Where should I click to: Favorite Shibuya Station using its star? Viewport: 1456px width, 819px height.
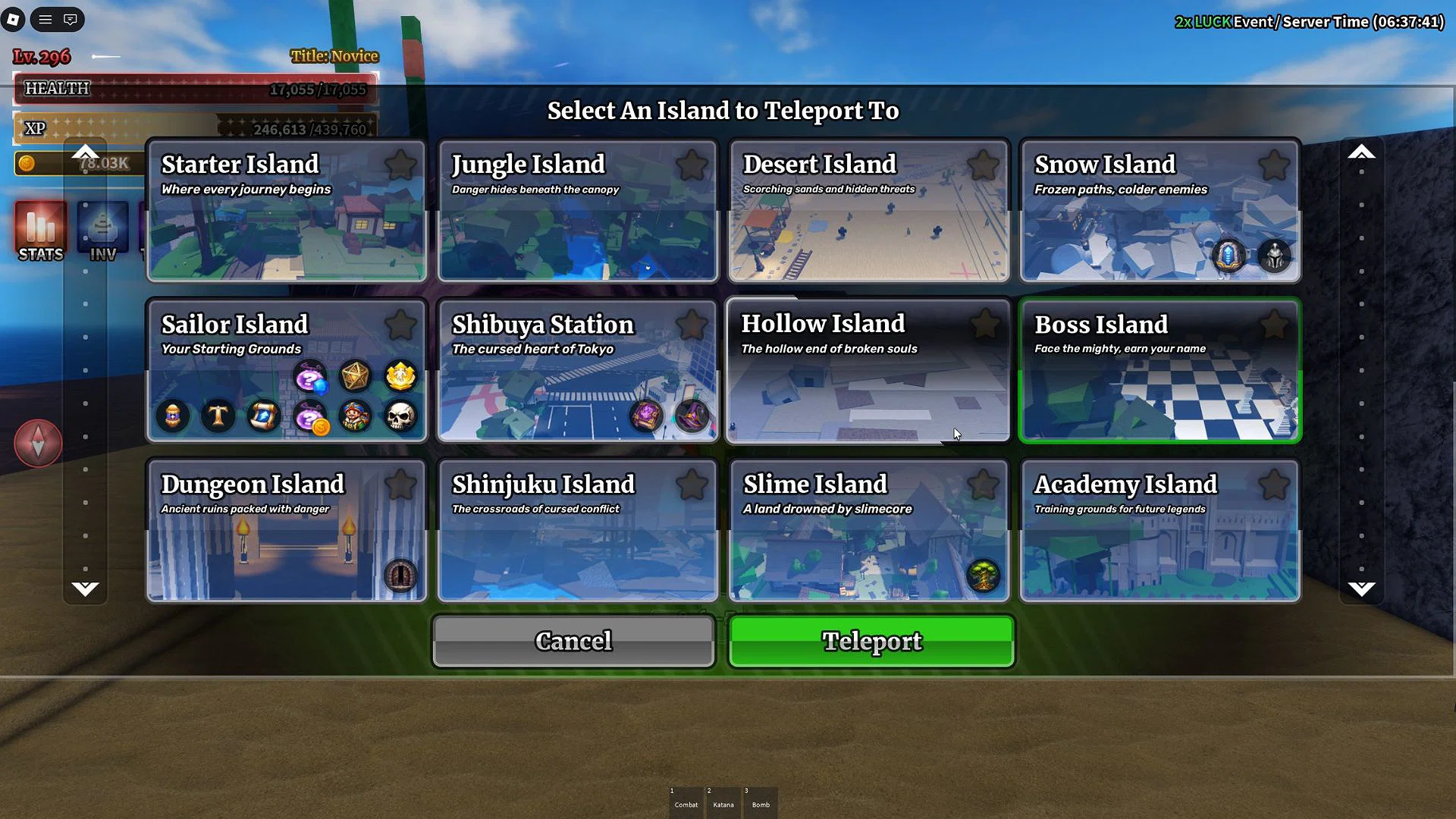click(692, 325)
